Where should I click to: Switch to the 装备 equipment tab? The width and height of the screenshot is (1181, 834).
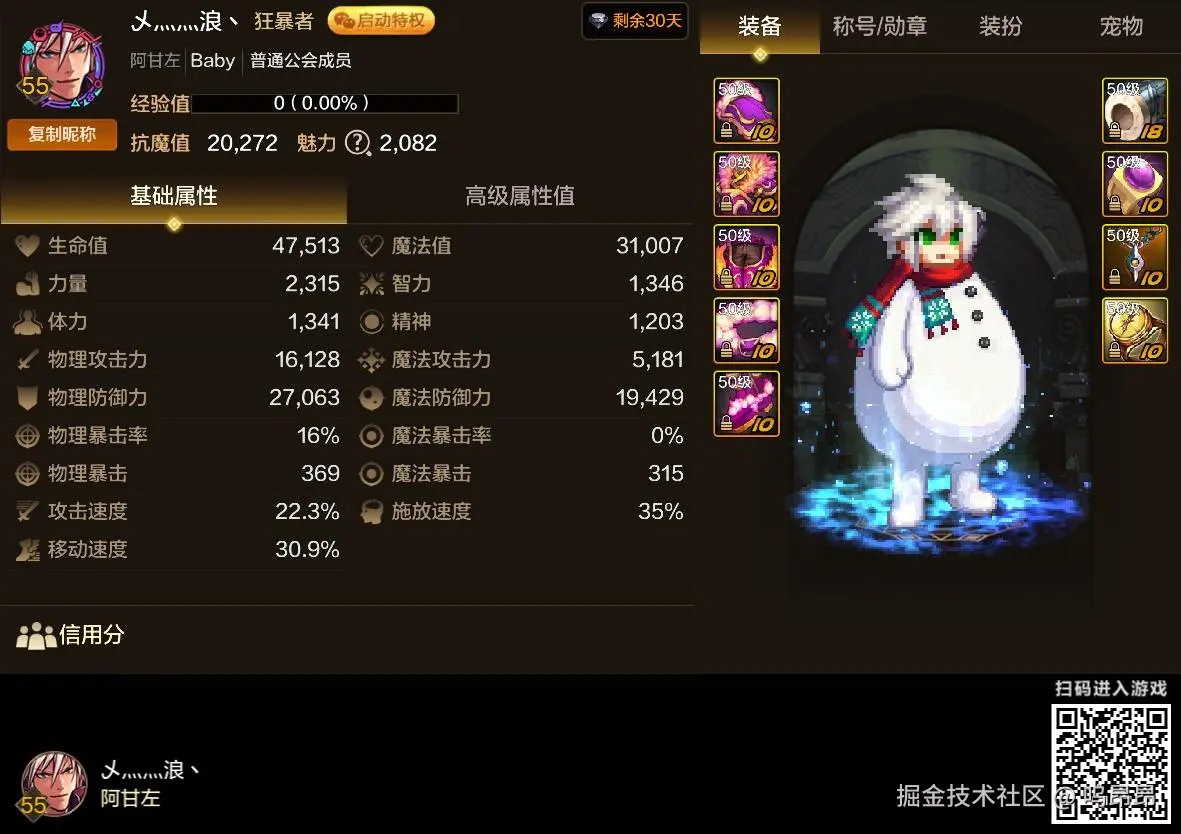759,27
